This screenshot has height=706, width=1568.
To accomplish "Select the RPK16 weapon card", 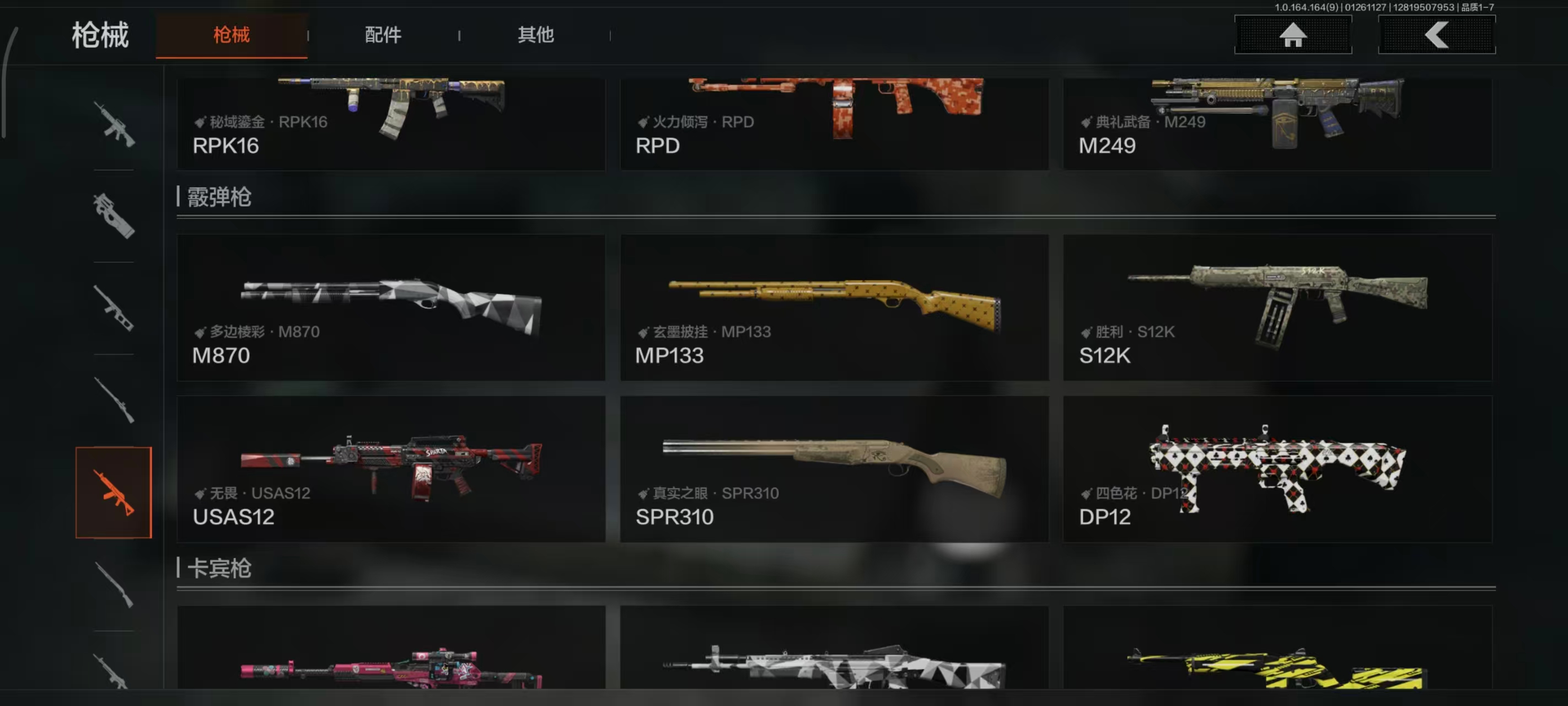I will (x=391, y=124).
